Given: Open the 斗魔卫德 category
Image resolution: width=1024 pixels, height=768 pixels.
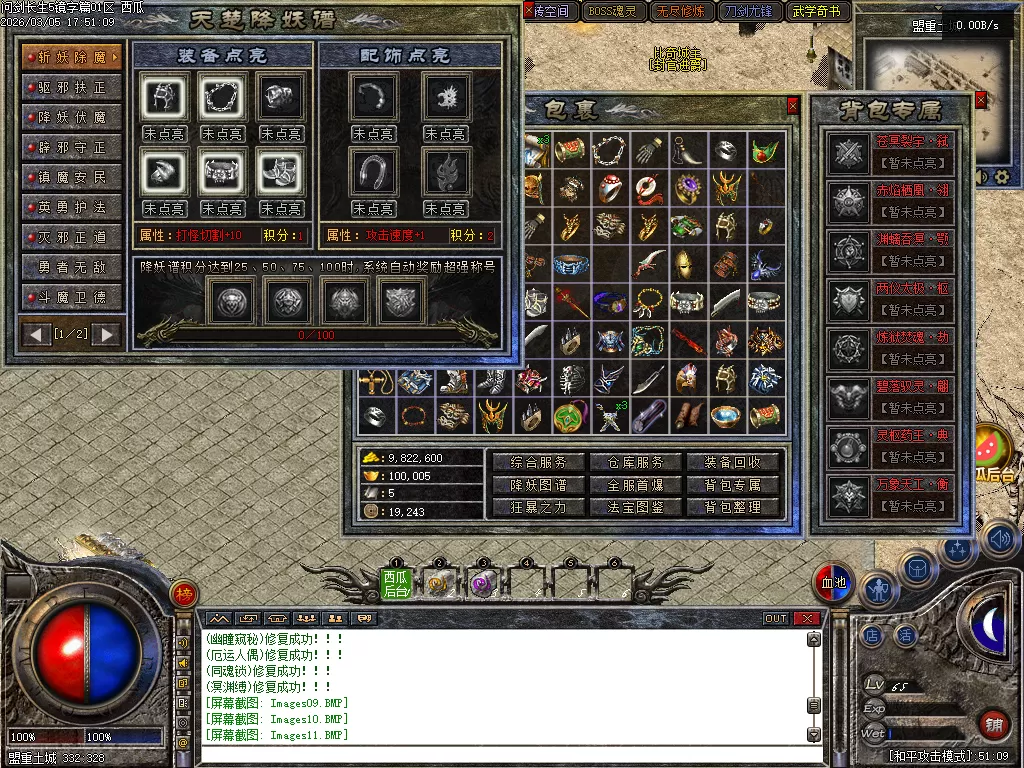Looking at the screenshot, I should tap(72, 297).
